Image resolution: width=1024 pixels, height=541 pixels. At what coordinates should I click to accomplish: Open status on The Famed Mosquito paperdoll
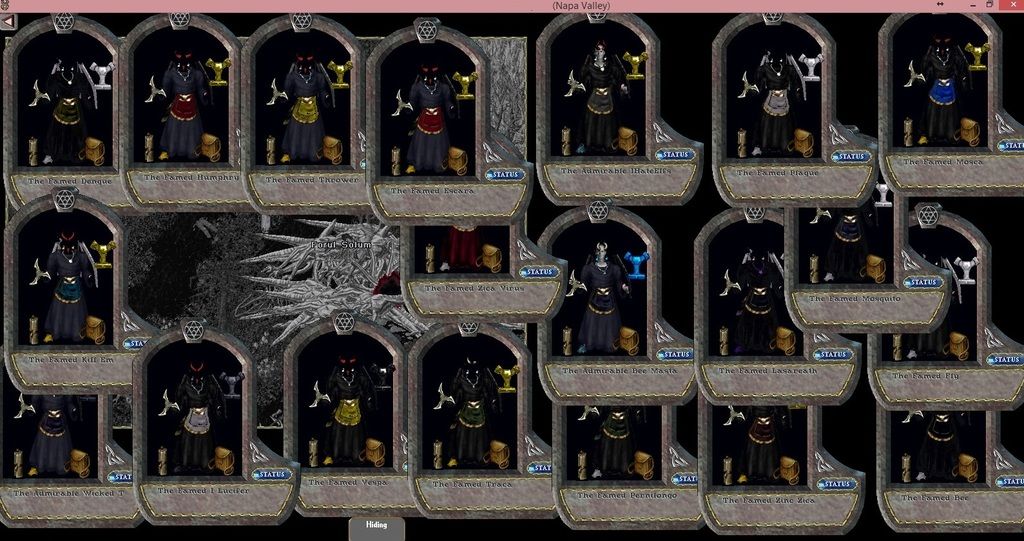pos(924,282)
